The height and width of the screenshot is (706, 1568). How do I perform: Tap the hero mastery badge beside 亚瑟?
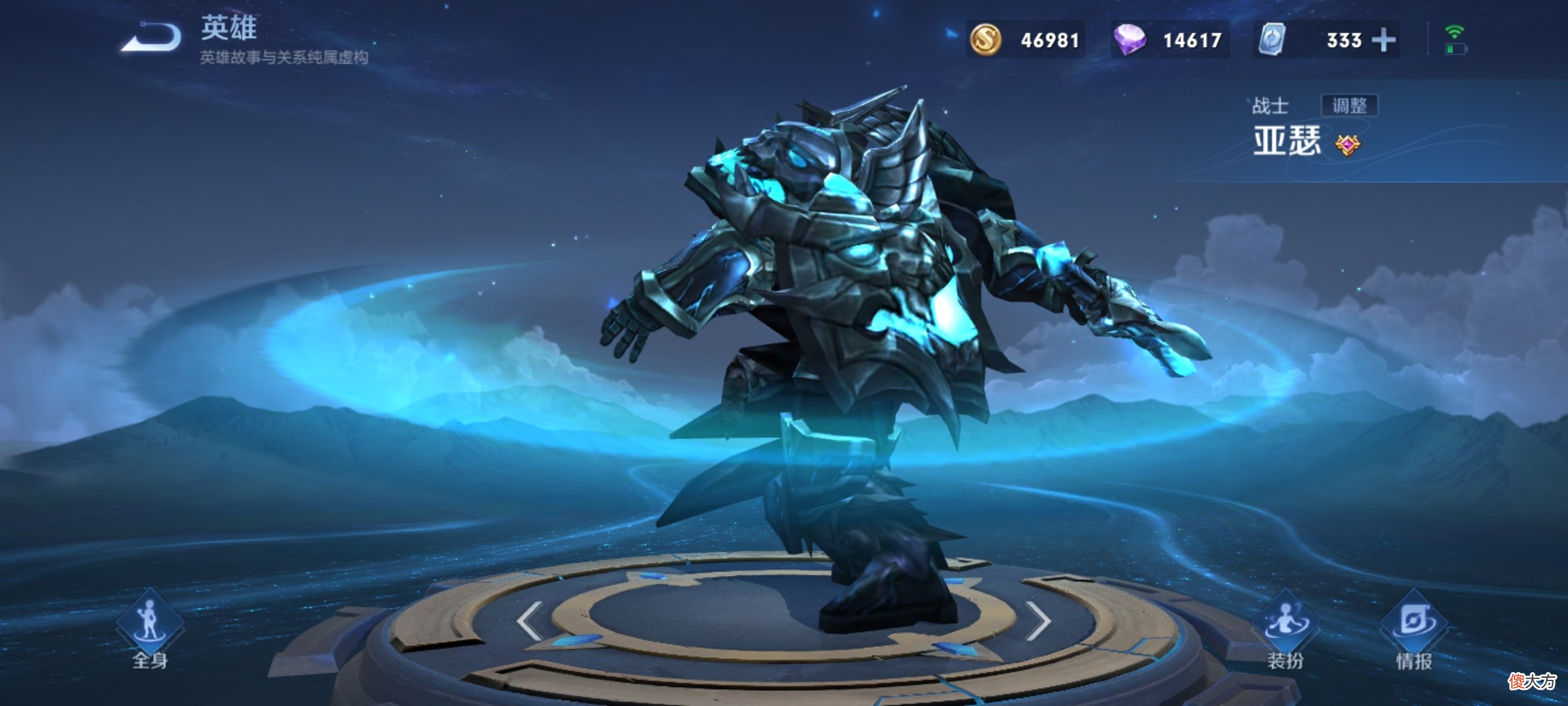point(1347,144)
